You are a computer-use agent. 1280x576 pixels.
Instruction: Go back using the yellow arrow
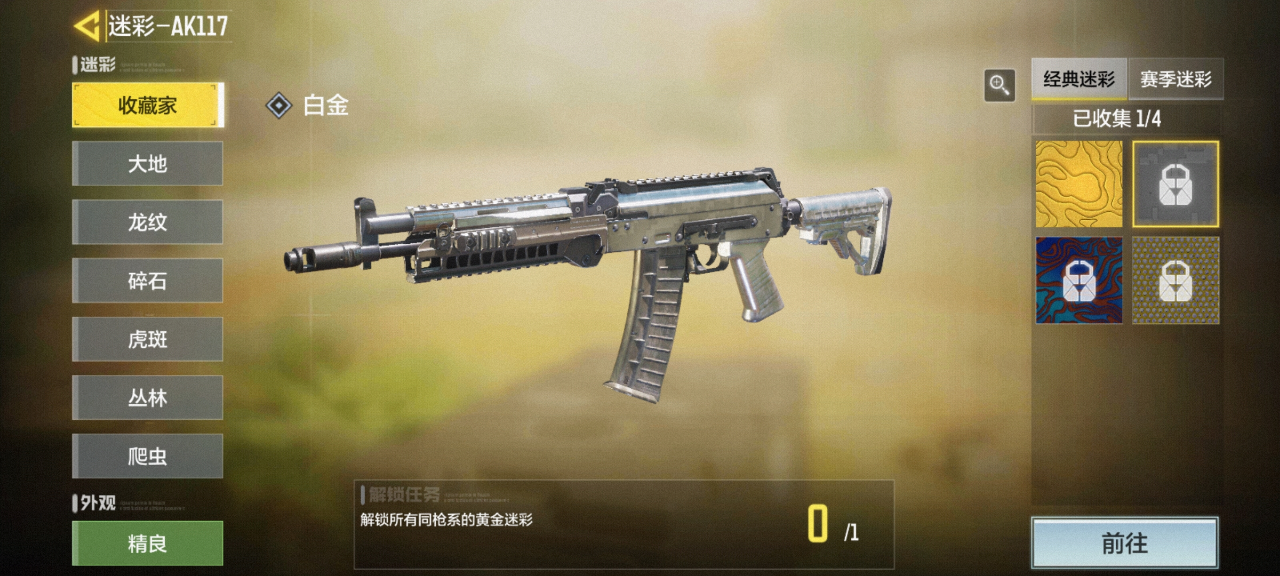point(87,26)
